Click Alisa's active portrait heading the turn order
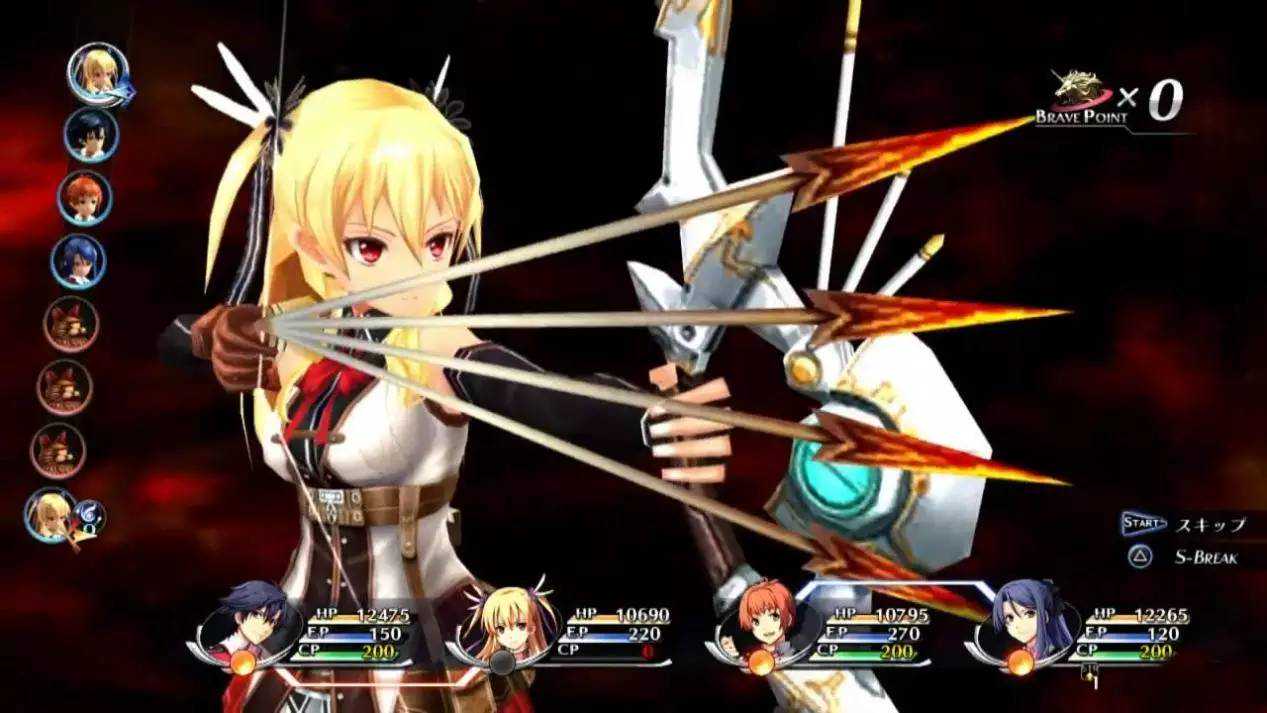 click(x=98, y=70)
